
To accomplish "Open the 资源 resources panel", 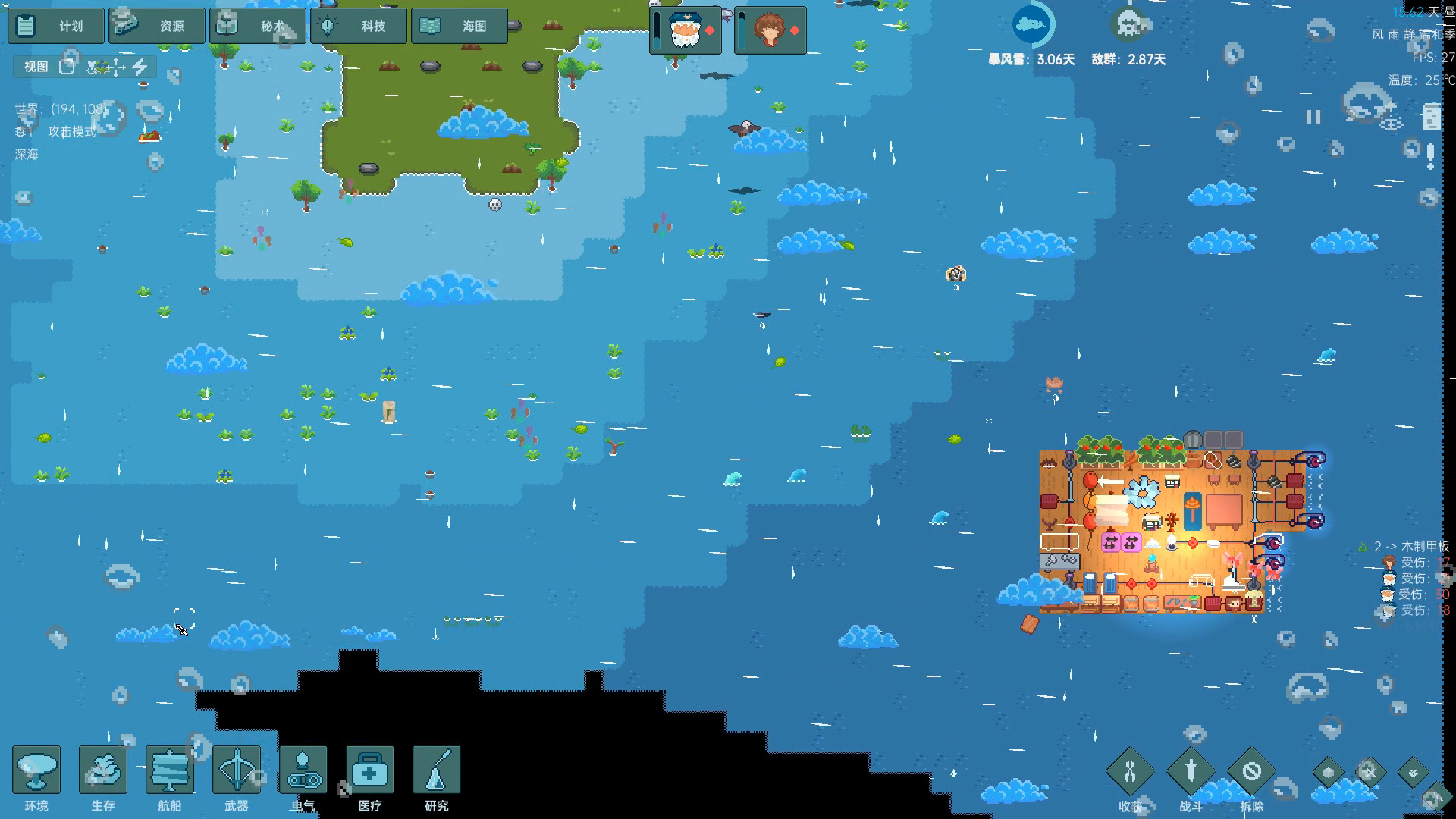I will click(x=156, y=25).
